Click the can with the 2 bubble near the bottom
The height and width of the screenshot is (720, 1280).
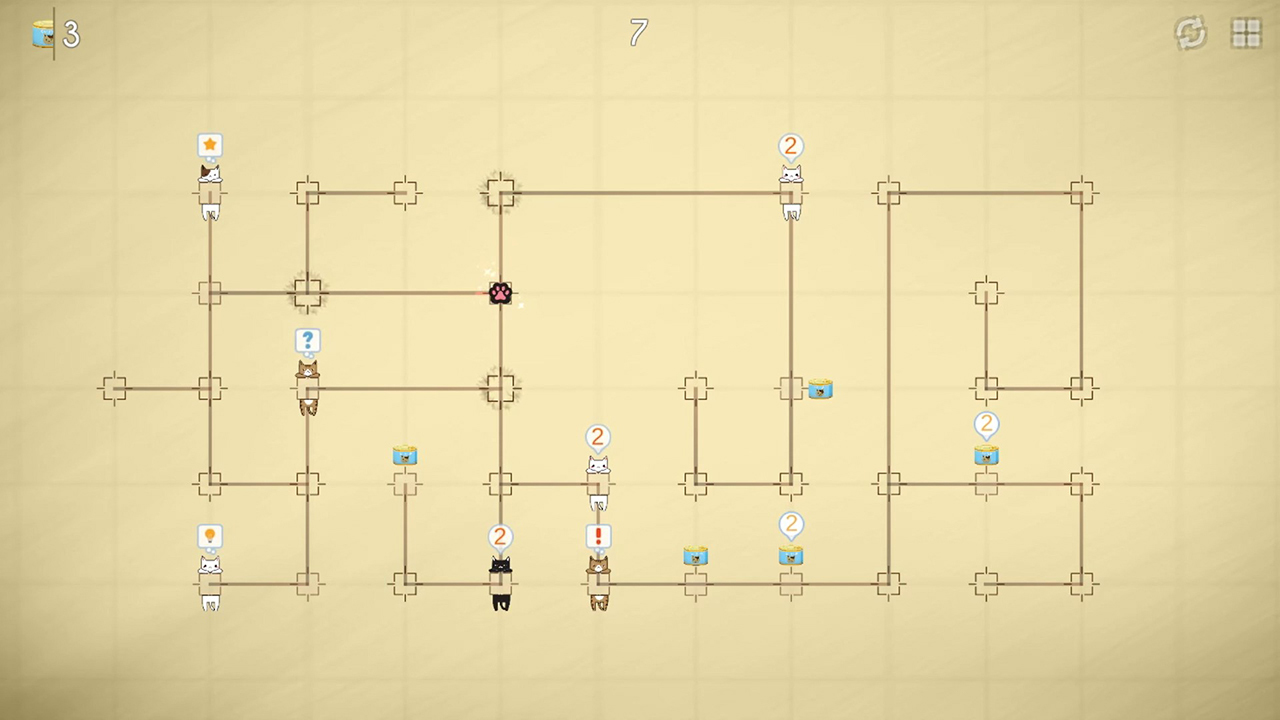coord(791,556)
